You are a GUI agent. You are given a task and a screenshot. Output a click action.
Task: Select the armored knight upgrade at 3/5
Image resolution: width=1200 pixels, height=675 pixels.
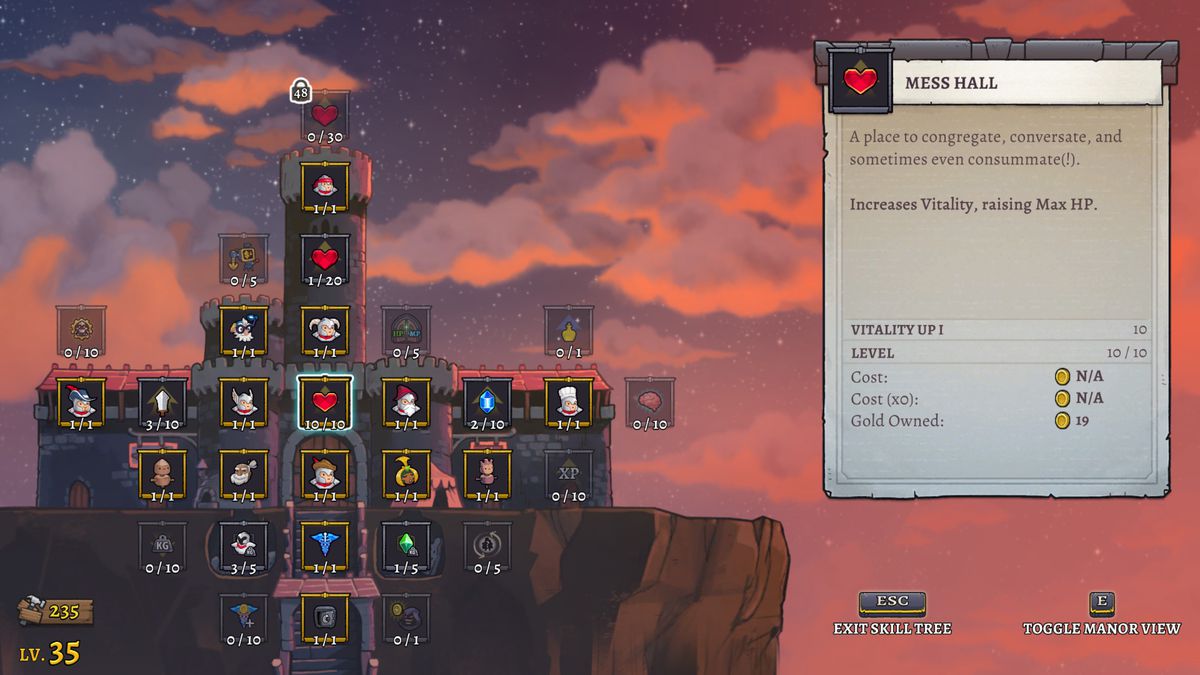tap(243, 546)
